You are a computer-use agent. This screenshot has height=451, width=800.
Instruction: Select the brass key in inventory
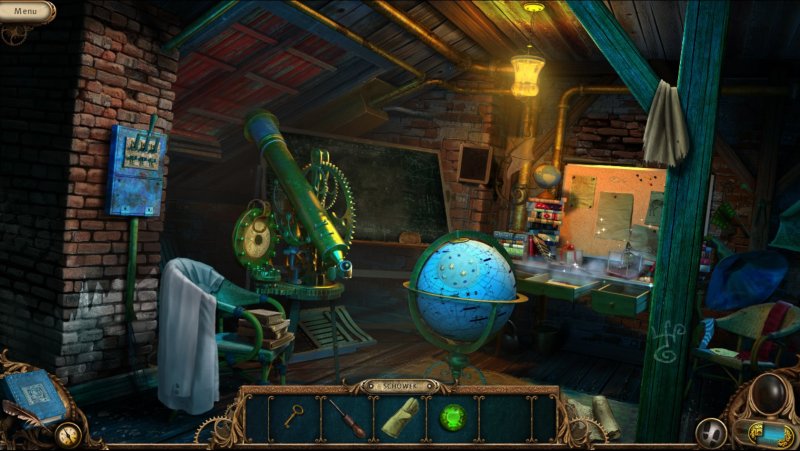[x=293, y=416]
